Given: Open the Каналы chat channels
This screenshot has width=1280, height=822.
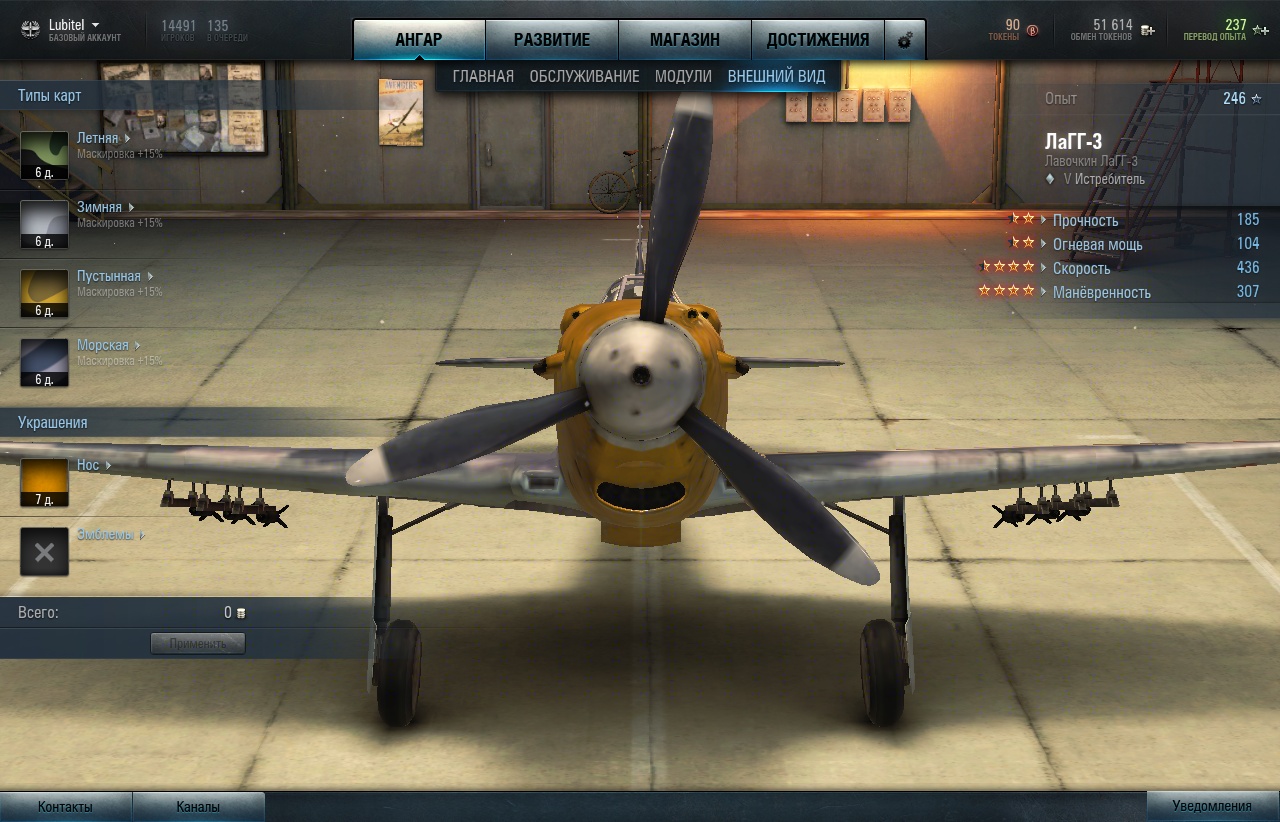Looking at the screenshot, I should pyautogui.click(x=198, y=807).
